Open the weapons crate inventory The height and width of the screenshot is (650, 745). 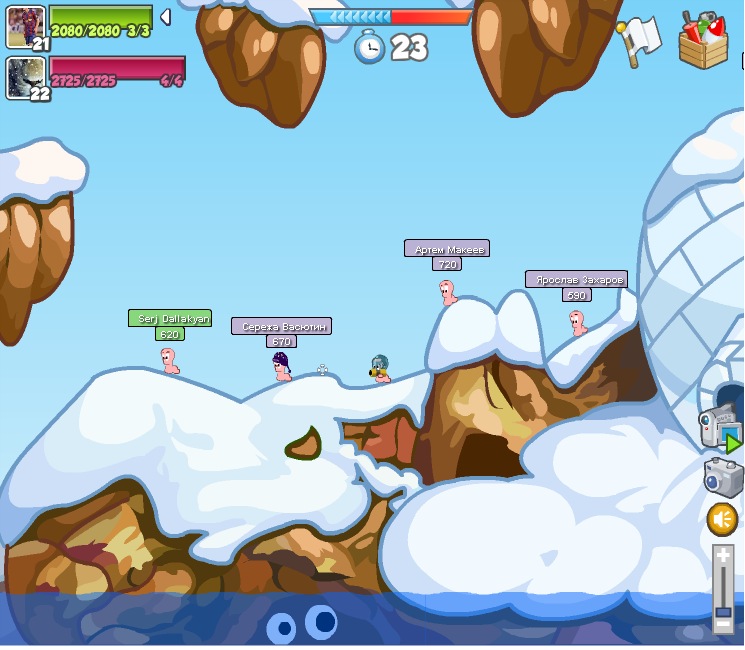click(x=703, y=41)
